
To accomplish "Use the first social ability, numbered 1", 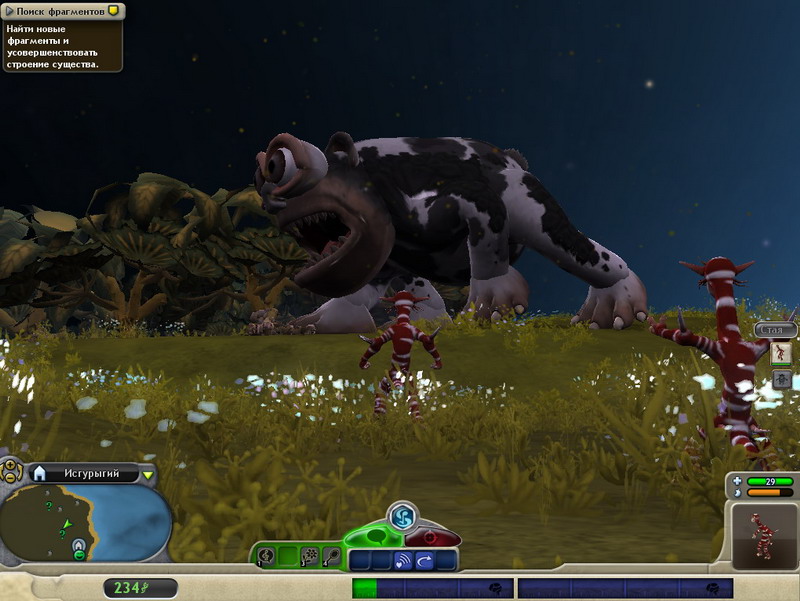I will tap(266, 556).
